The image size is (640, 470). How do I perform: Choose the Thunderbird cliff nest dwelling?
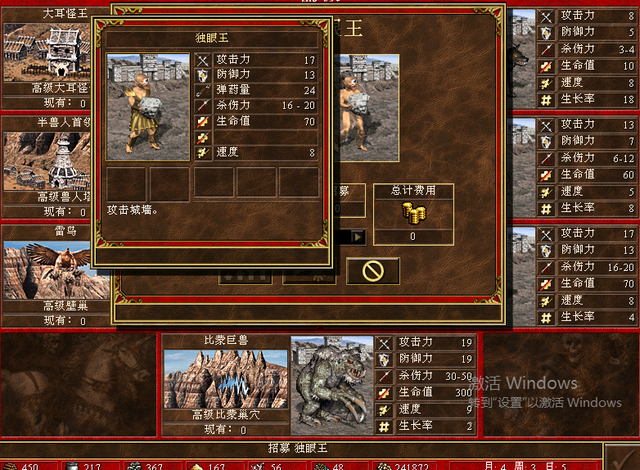point(50,269)
